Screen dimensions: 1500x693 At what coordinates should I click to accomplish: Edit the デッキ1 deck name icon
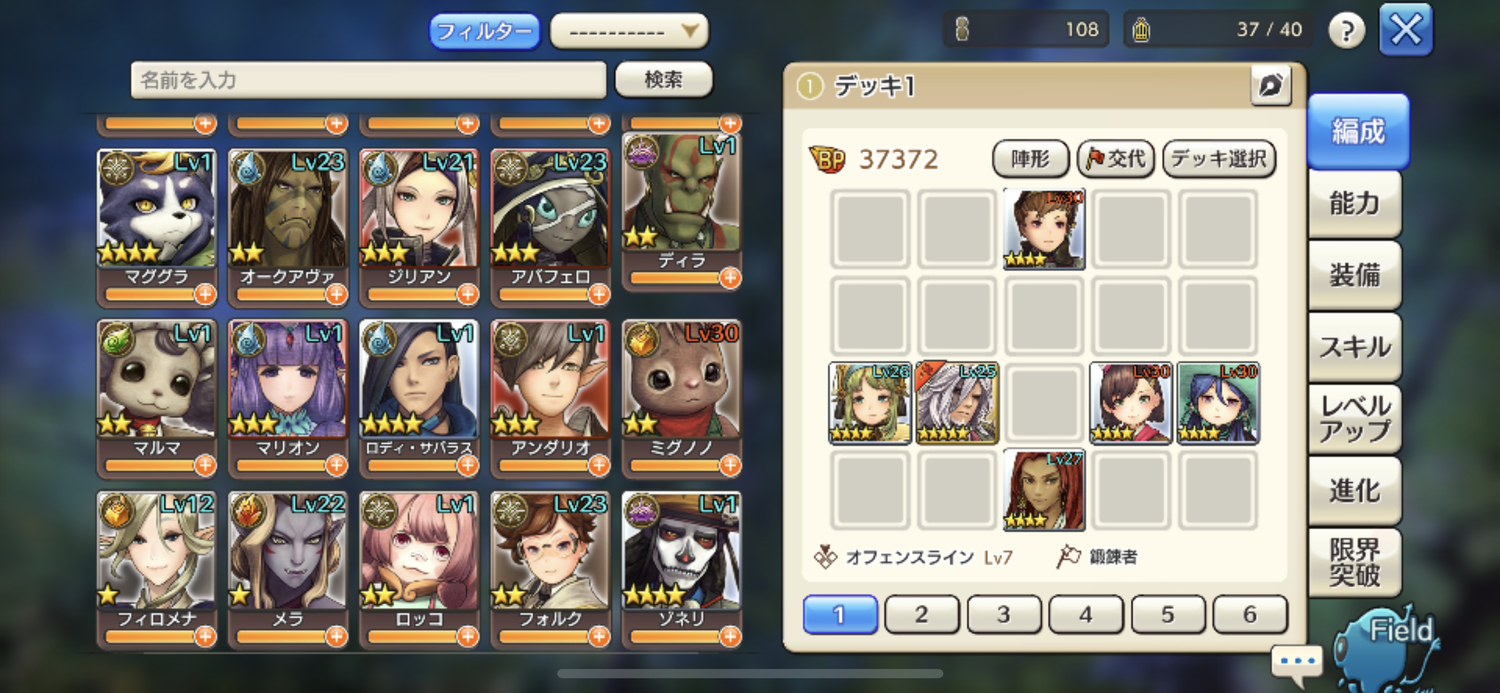point(1270,87)
